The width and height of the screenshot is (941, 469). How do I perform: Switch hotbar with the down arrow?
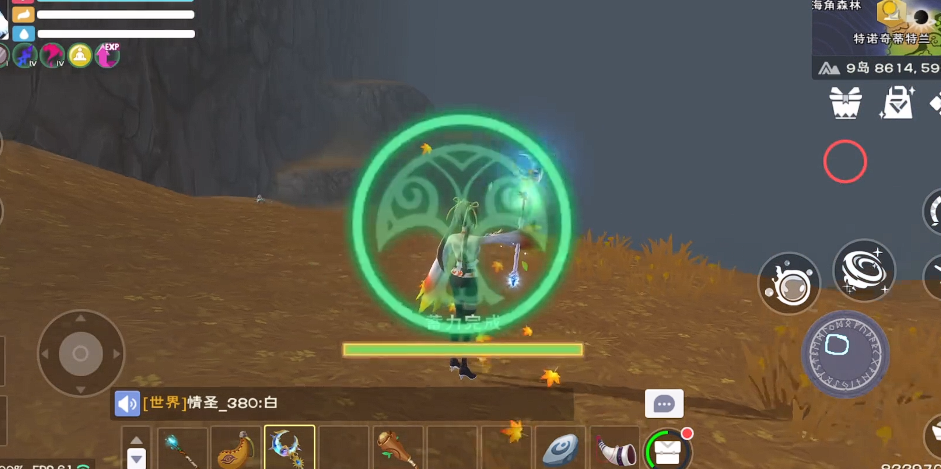coord(137,458)
